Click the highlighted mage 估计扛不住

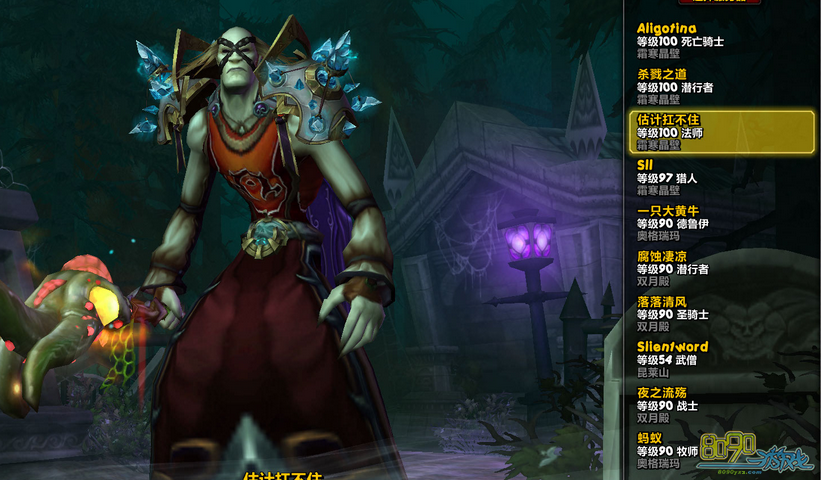coord(721,131)
